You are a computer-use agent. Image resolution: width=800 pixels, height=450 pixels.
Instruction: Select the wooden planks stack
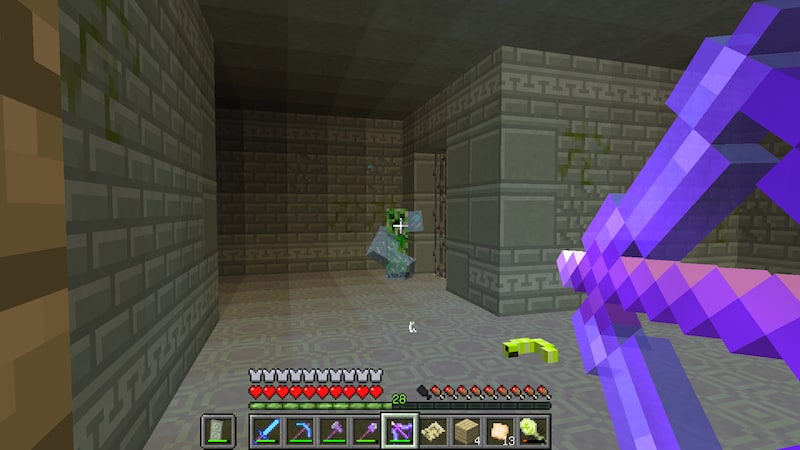[x=466, y=430]
